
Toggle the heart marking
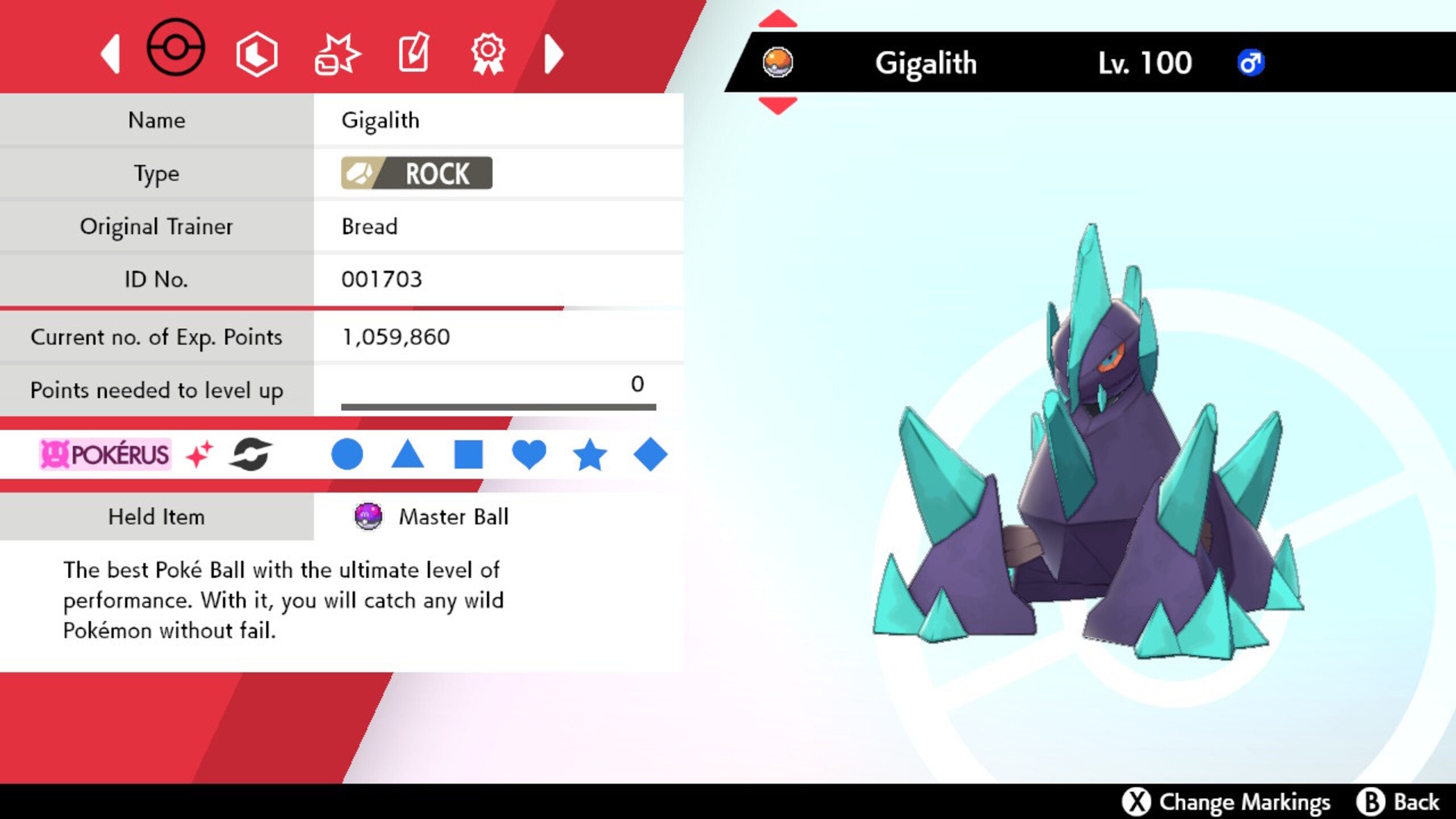[x=530, y=453]
